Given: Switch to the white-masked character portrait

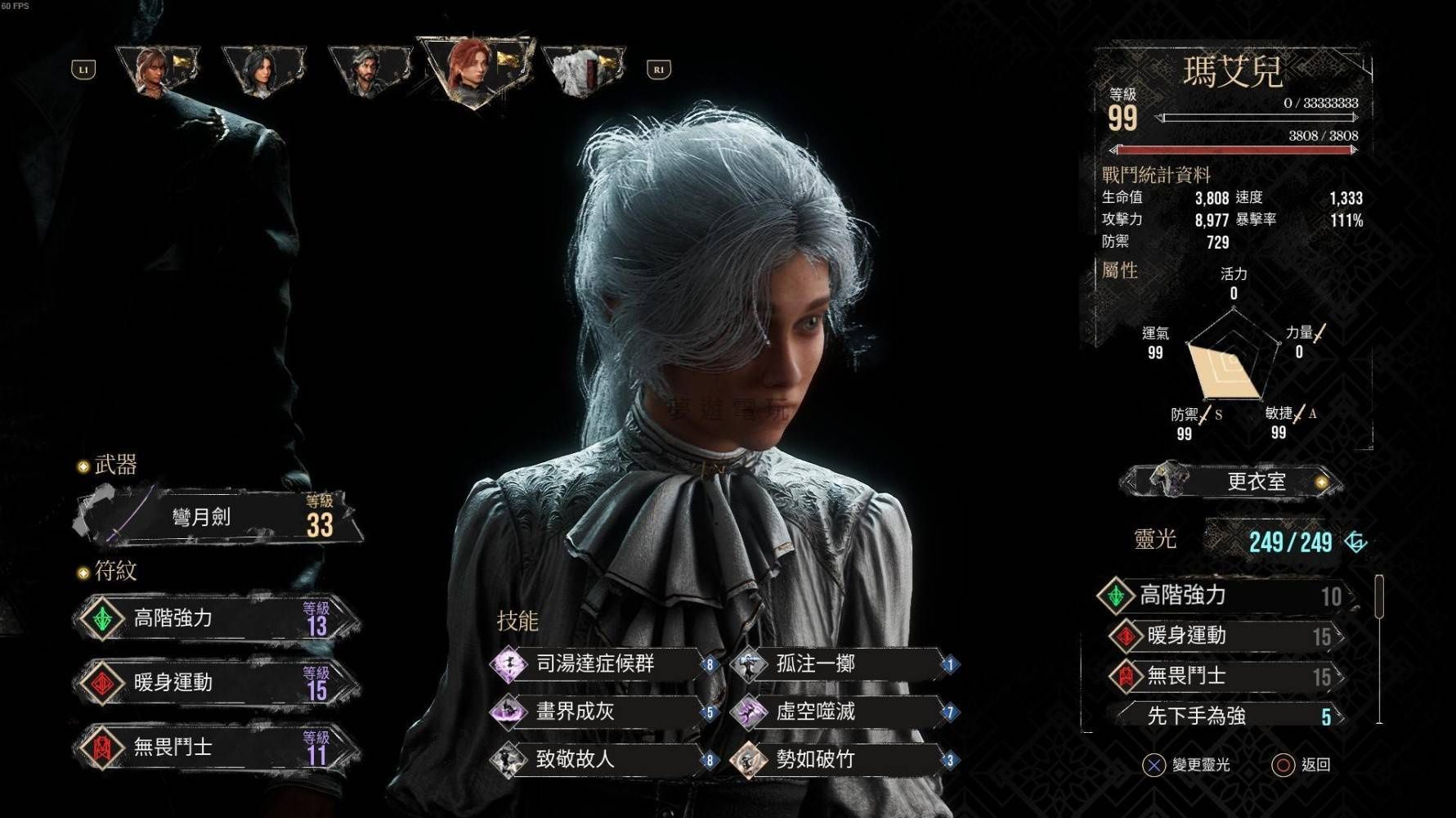Looking at the screenshot, I should (582, 70).
